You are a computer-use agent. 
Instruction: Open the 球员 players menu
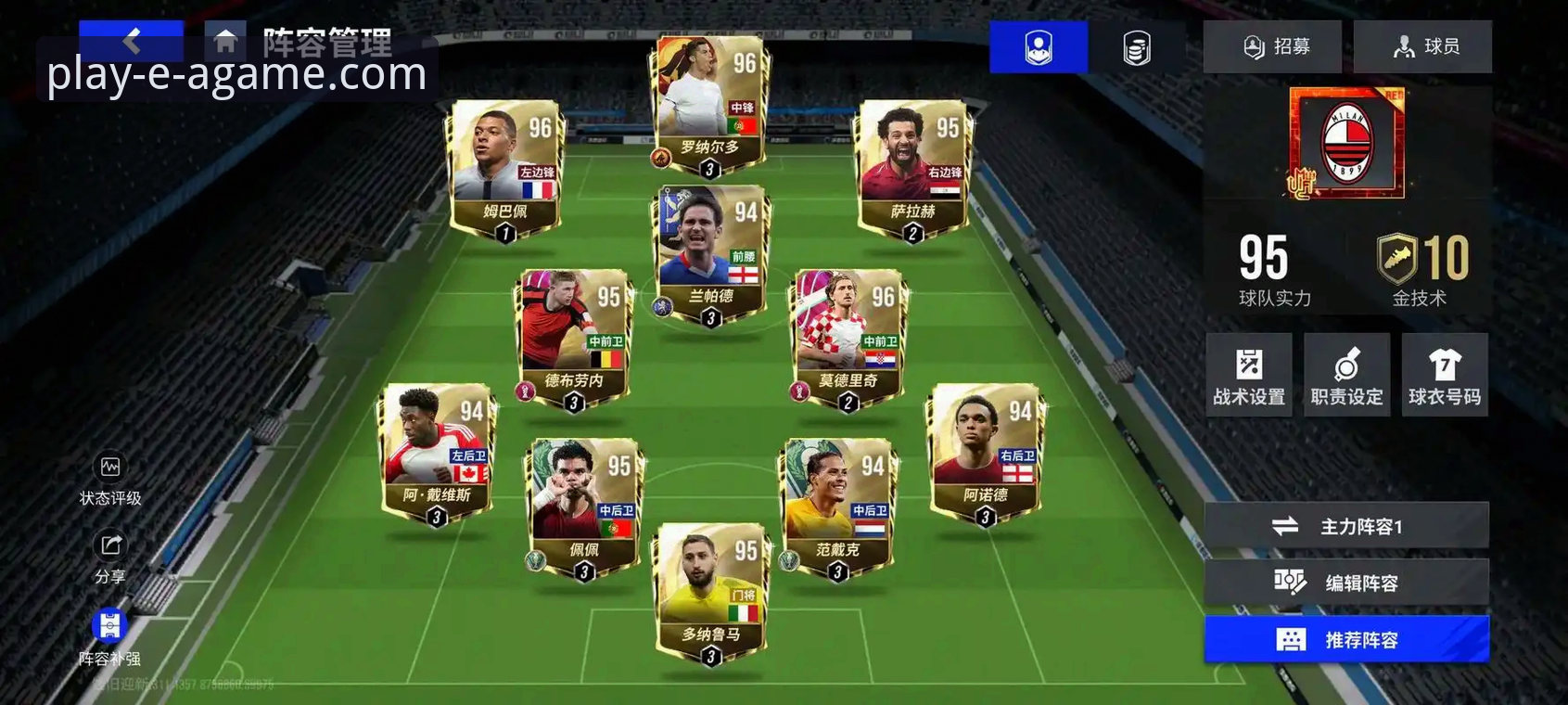point(1423,46)
